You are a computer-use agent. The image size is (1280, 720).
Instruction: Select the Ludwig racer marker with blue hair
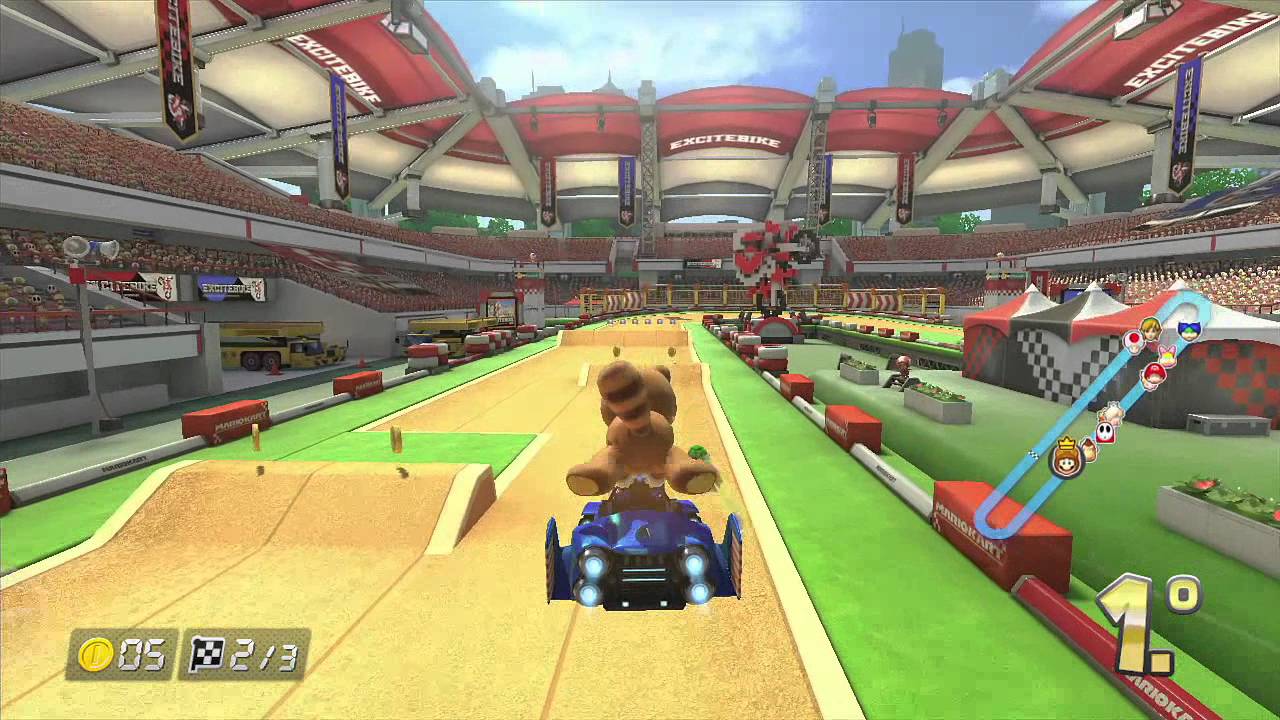(x=1189, y=329)
